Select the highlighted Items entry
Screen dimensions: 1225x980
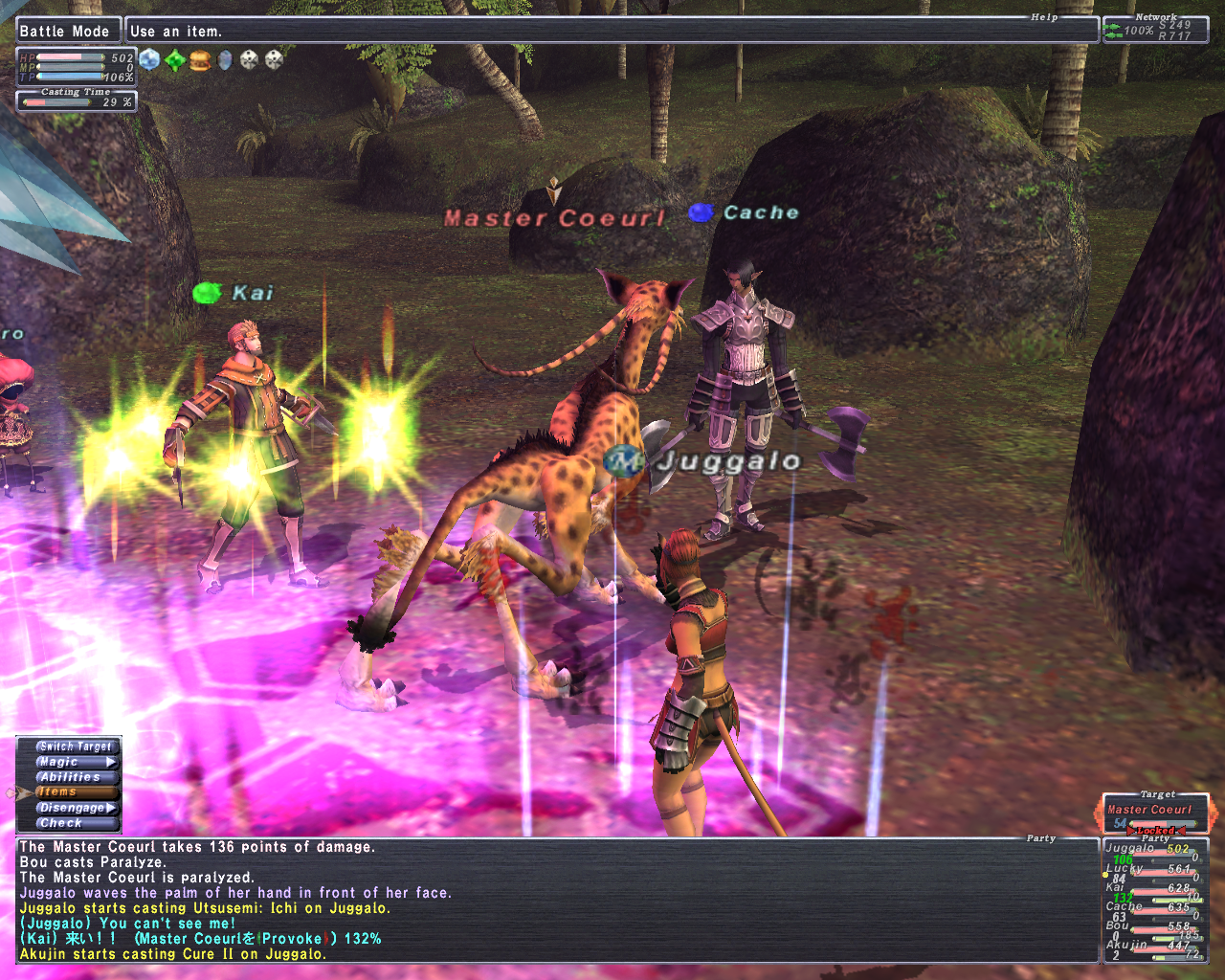coord(76,792)
